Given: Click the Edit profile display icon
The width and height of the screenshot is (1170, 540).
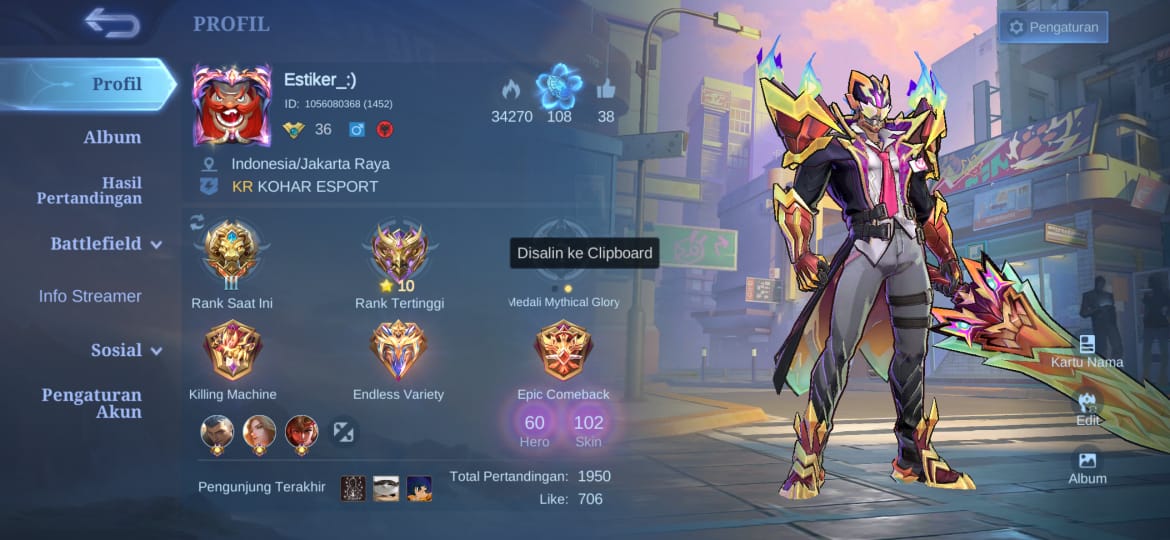Looking at the screenshot, I should click(x=1088, y=408).
